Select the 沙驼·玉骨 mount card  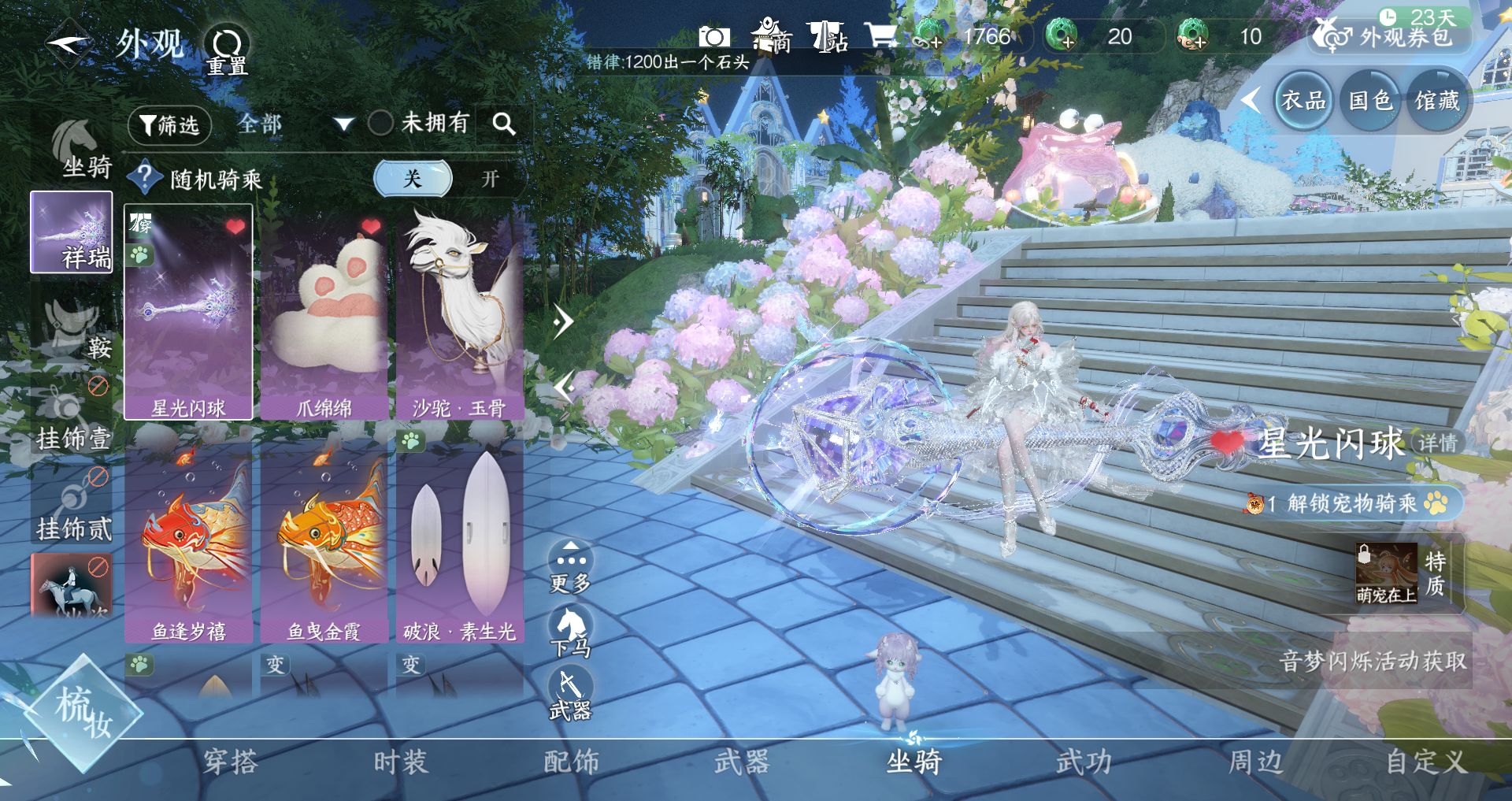coord(460,312)
